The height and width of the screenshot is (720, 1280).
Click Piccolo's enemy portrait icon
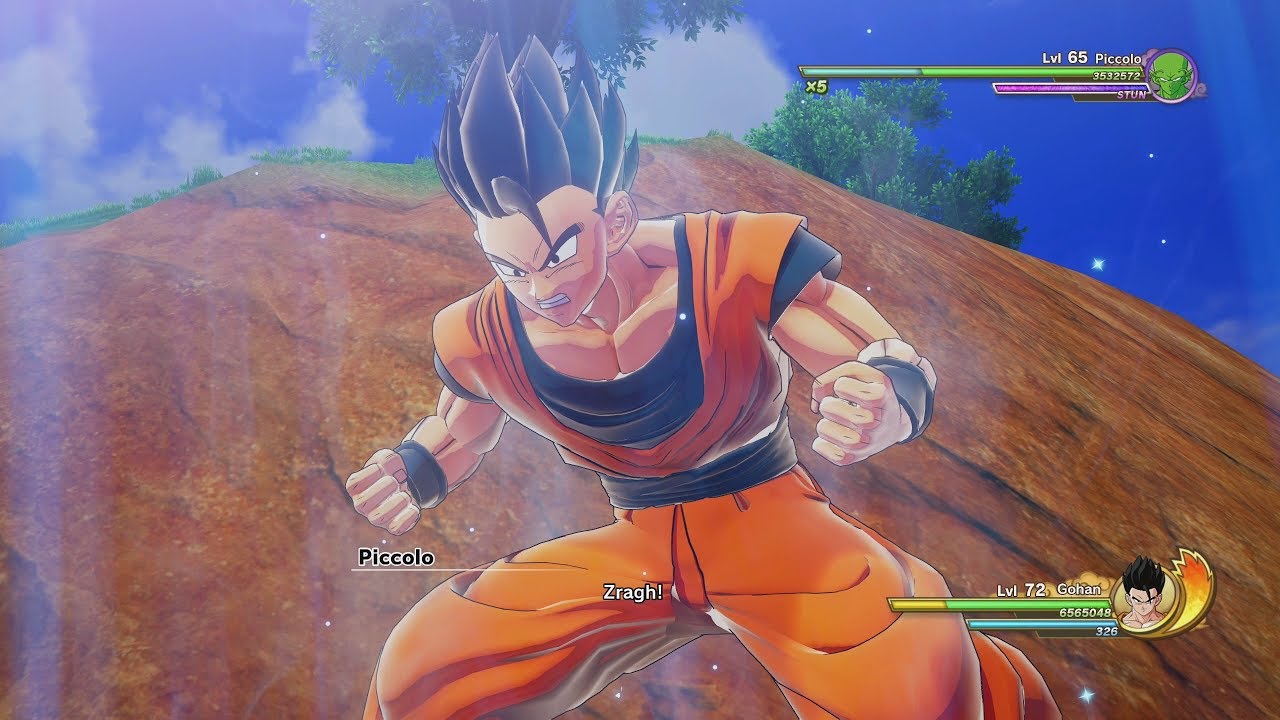1170,75
